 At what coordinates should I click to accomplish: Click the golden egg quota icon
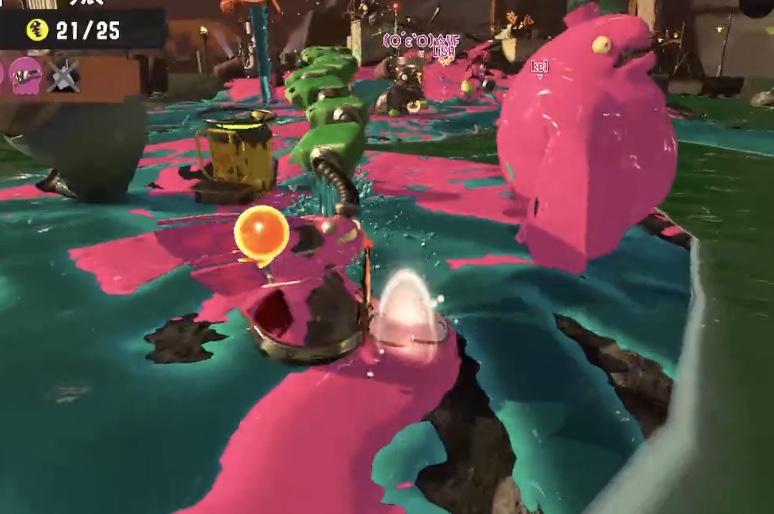click(x=37, y=30)
